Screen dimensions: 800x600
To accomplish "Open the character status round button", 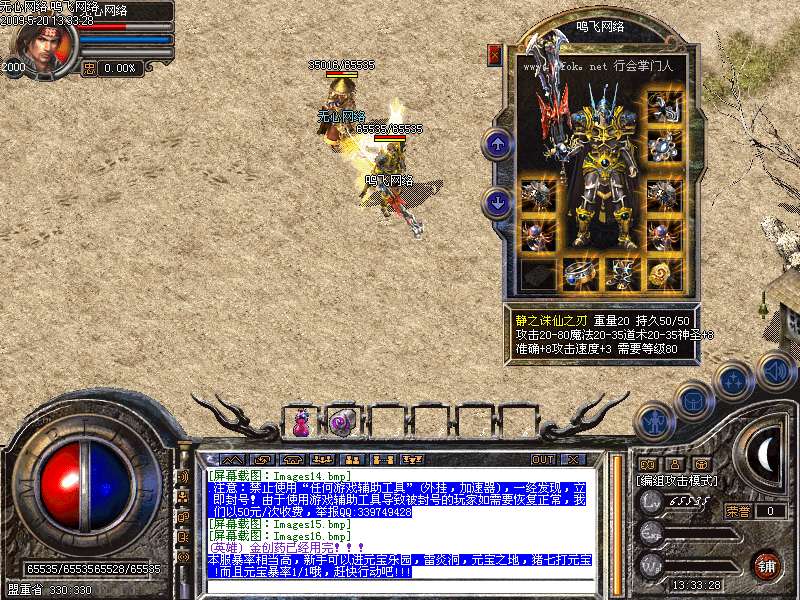I will [652, 421].
